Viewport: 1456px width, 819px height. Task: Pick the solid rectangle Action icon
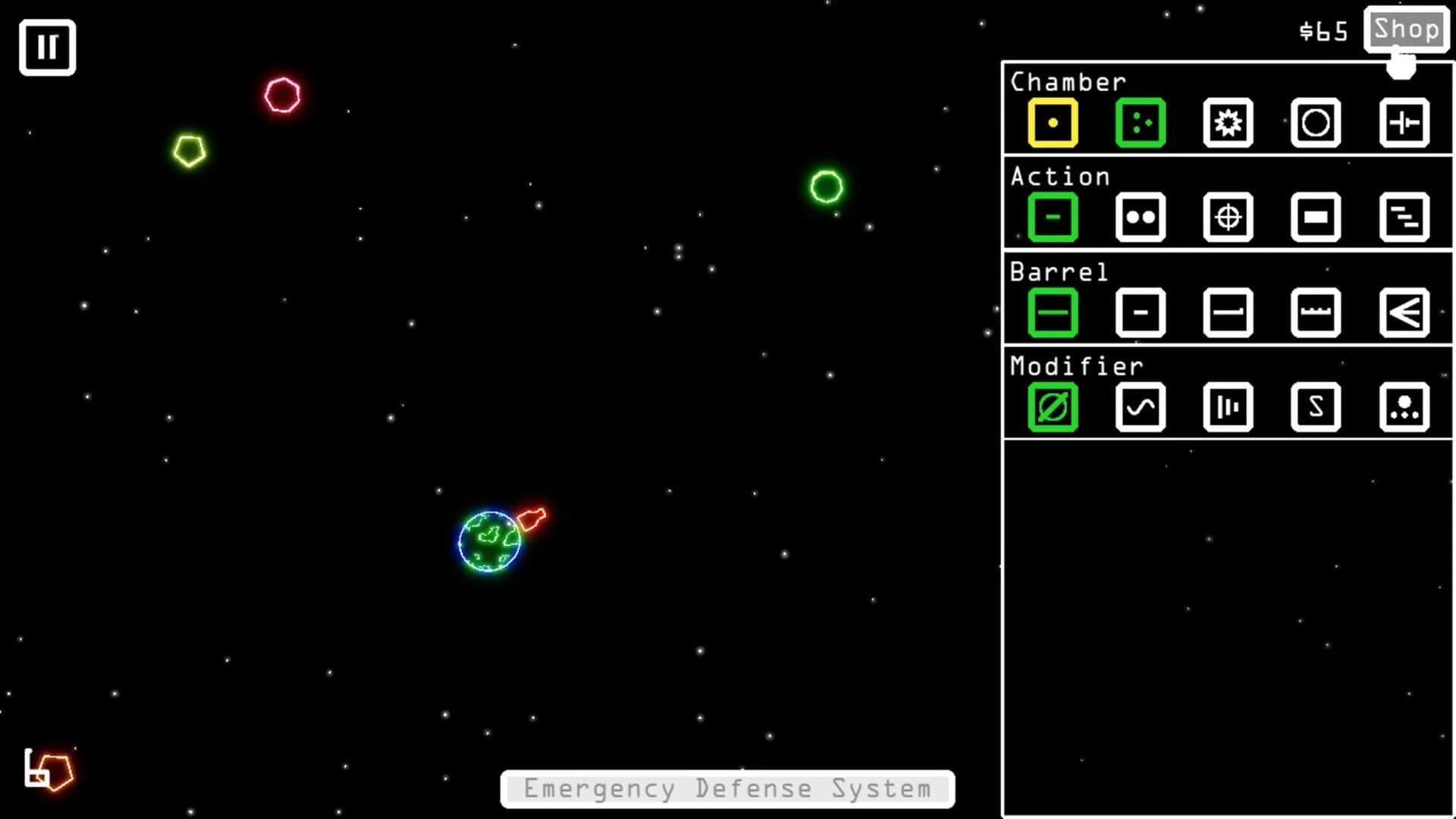coord(1316,217)
